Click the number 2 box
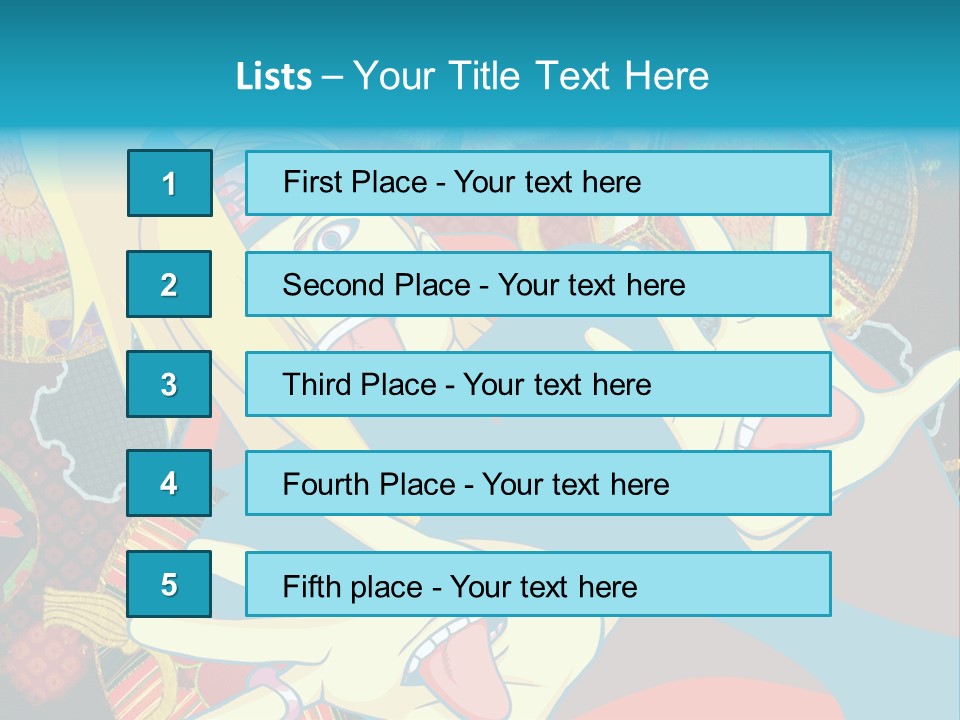 [169, 284]
